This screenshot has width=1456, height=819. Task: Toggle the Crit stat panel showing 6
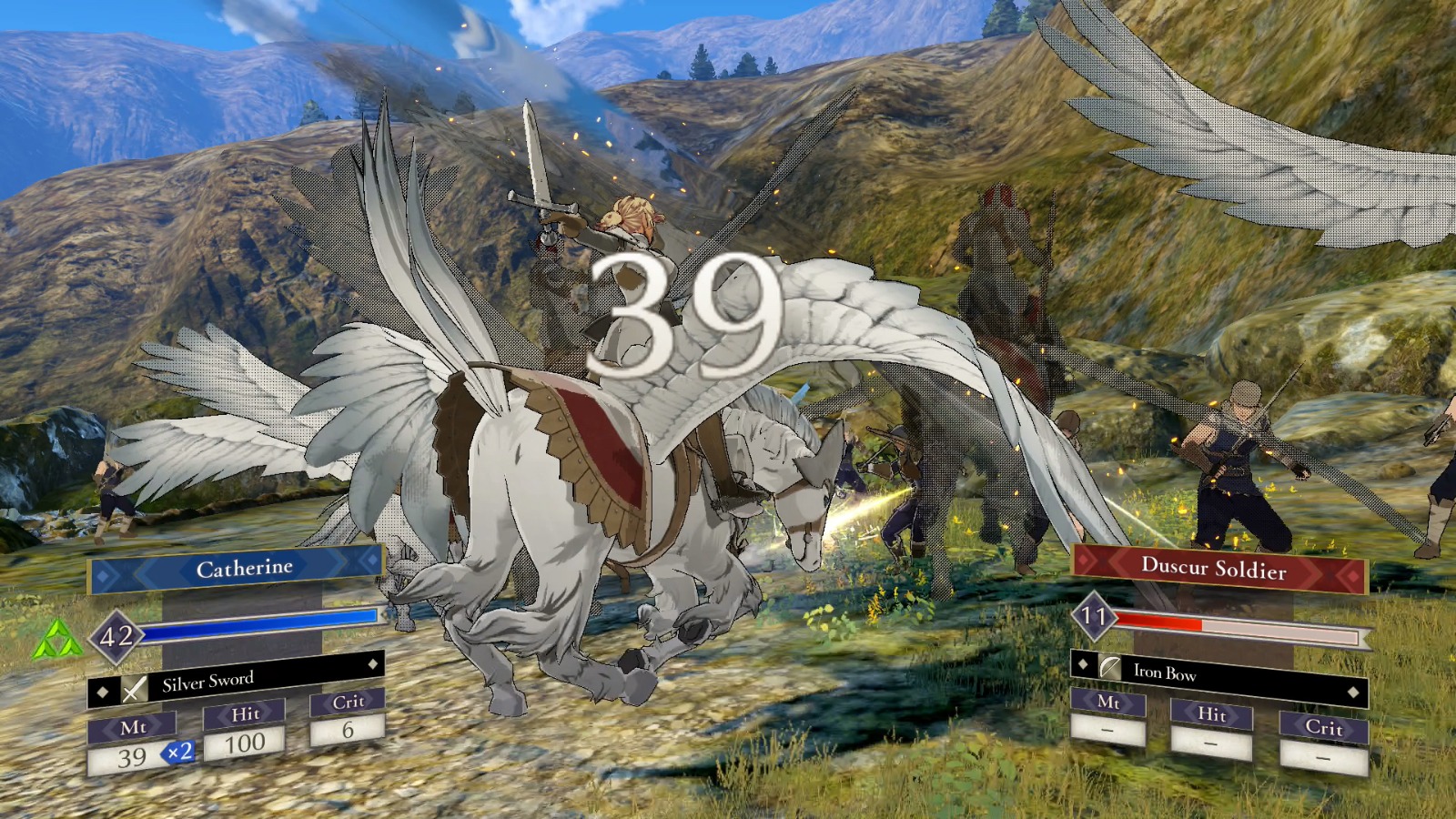[349, 714]
